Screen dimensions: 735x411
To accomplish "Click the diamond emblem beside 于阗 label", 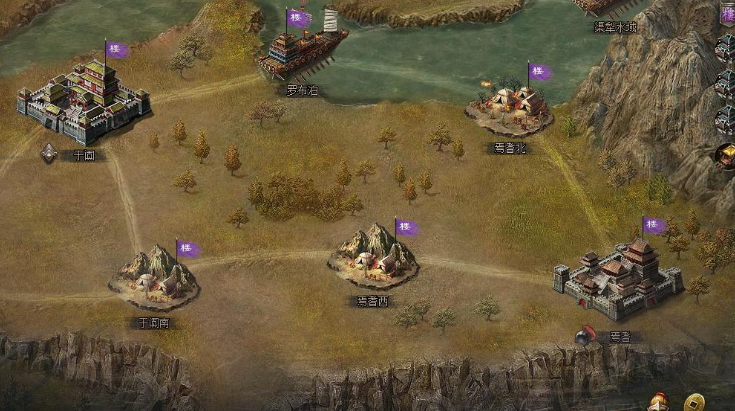I will 49,153.
